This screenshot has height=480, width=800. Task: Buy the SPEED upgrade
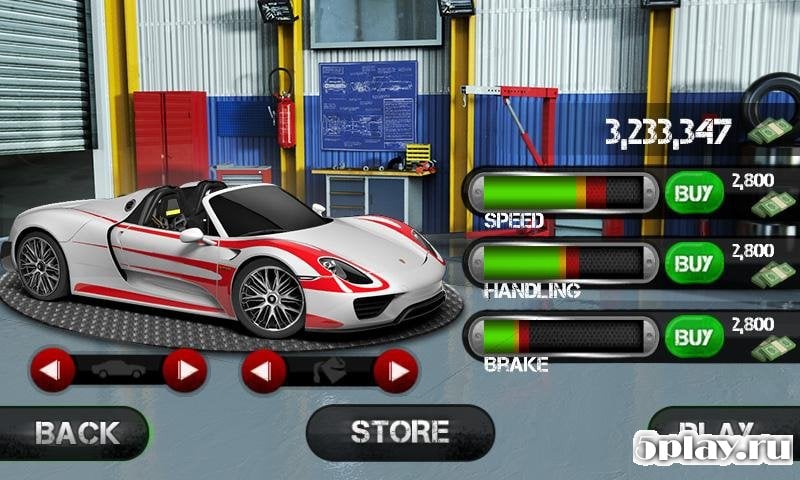coord(693,192)
